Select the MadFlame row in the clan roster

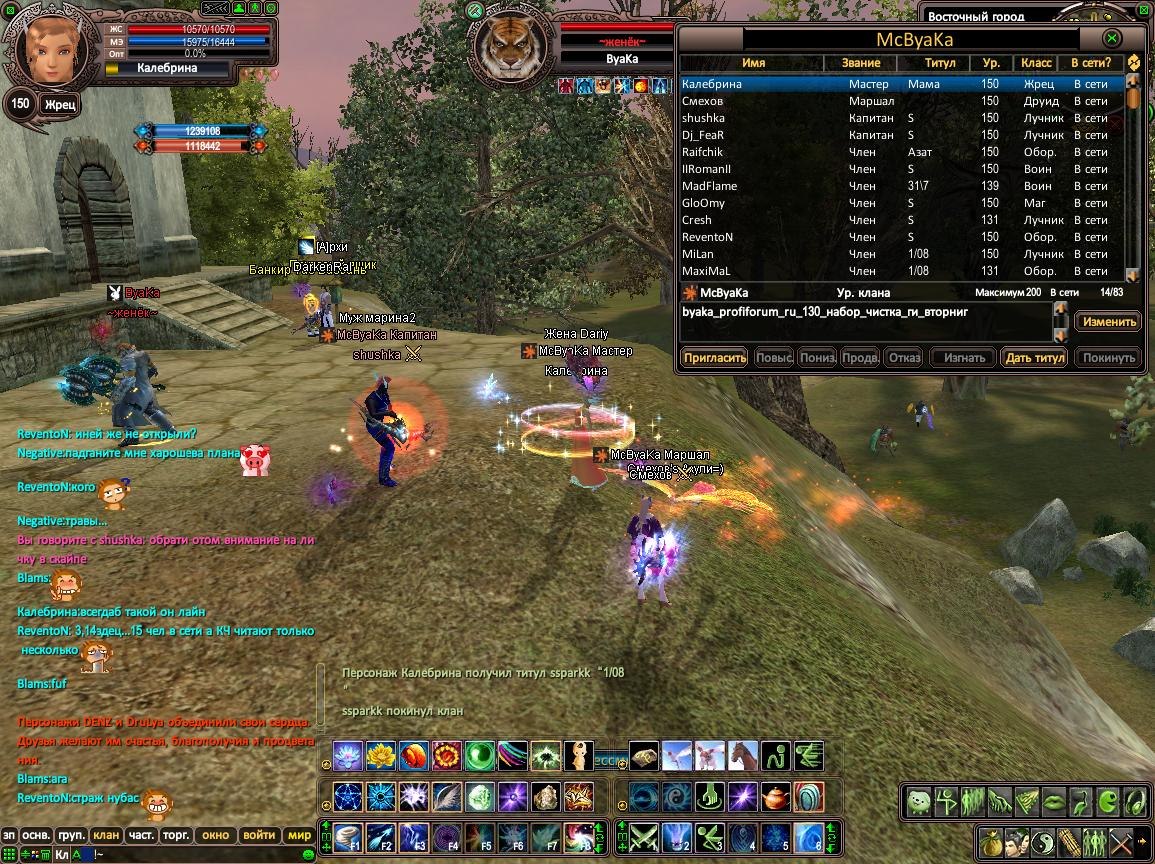coord(709,186)
